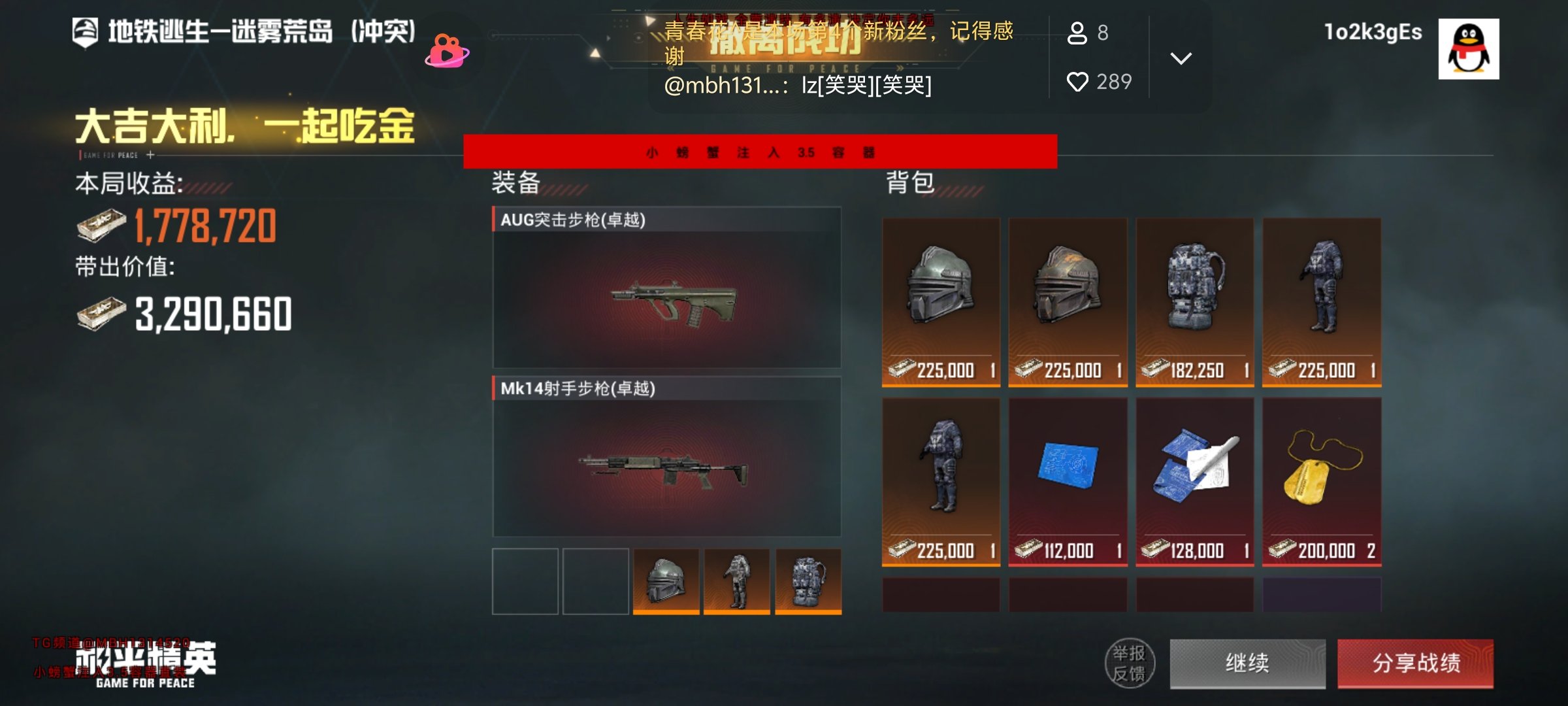Image resolution: width=1568 pixels, height=706 pixels.
Task: Open the 举报反馈 report feedback button
Action: coord(1129,663)
